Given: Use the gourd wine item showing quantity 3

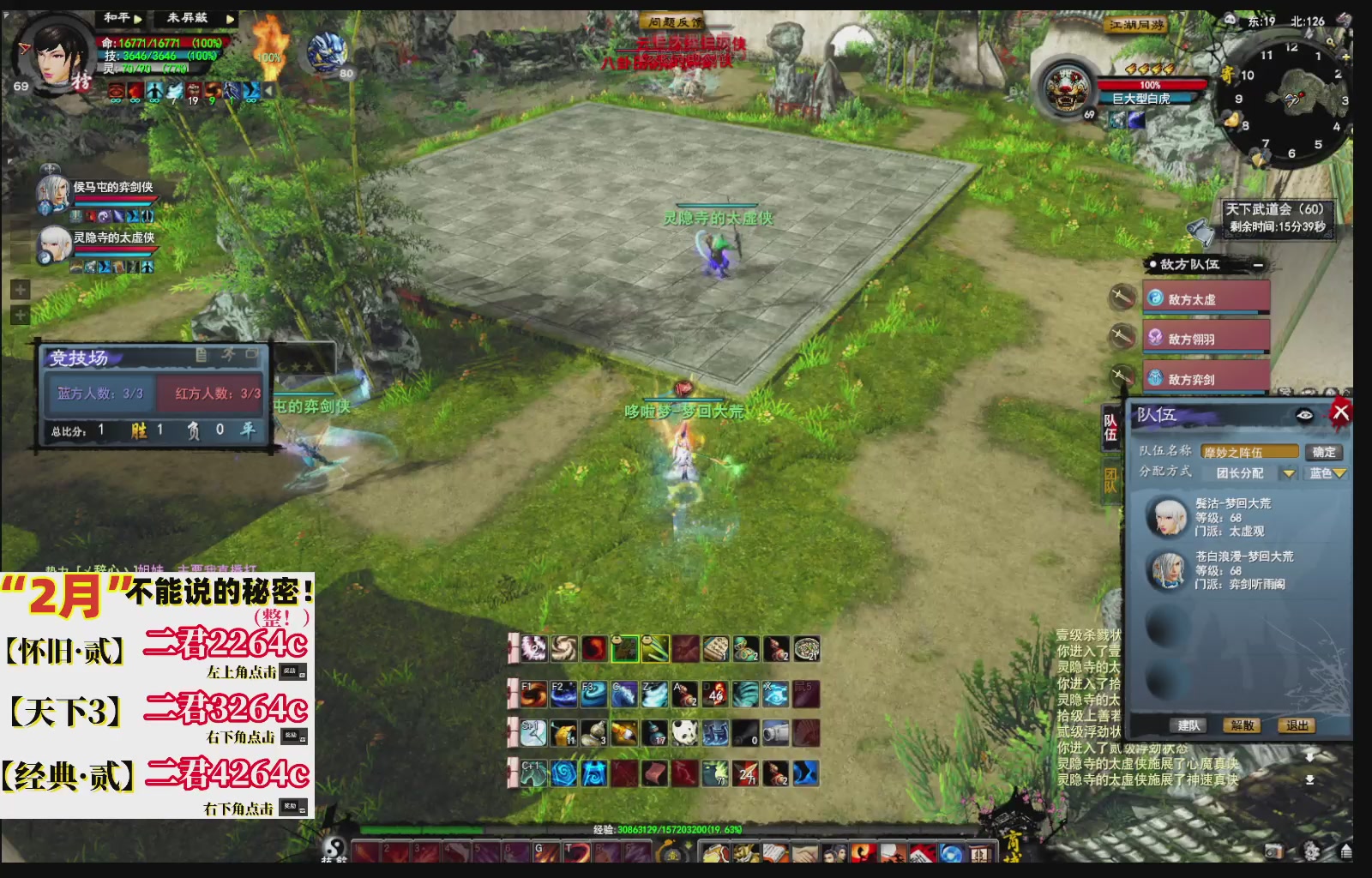Looking at the screenshot, I should 594,733.
